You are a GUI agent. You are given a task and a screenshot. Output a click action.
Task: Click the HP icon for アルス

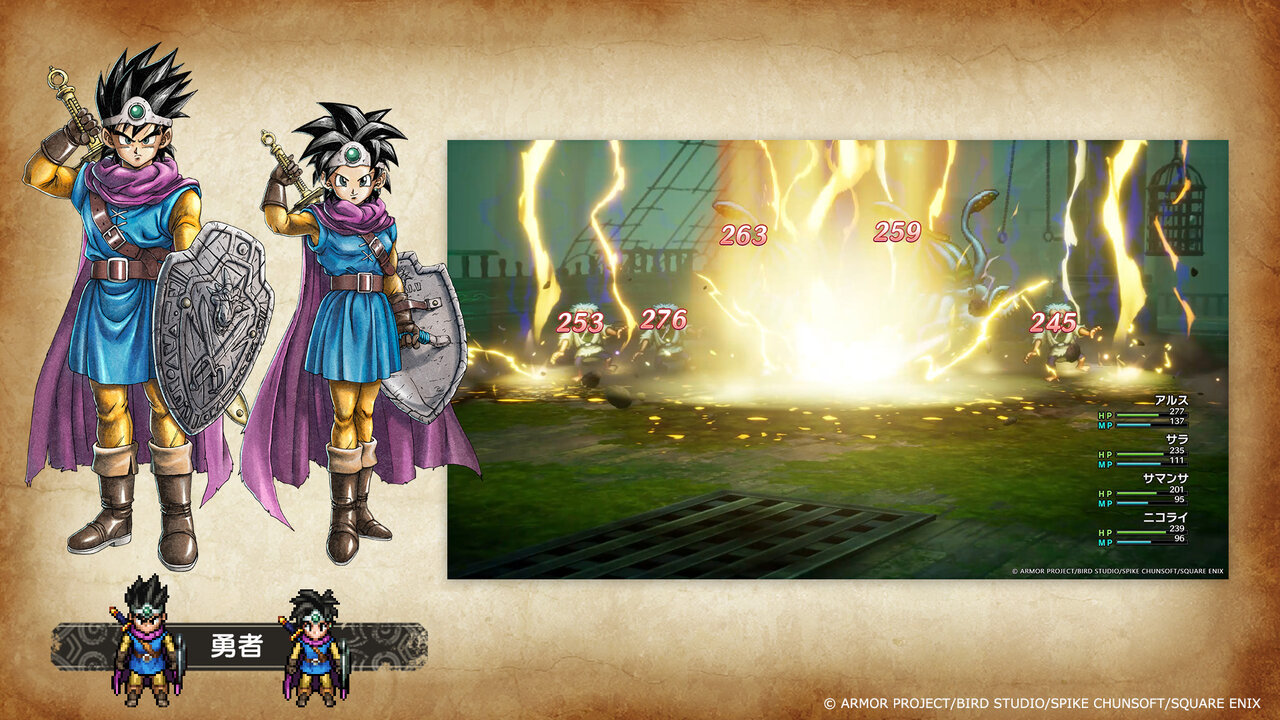1104,415
